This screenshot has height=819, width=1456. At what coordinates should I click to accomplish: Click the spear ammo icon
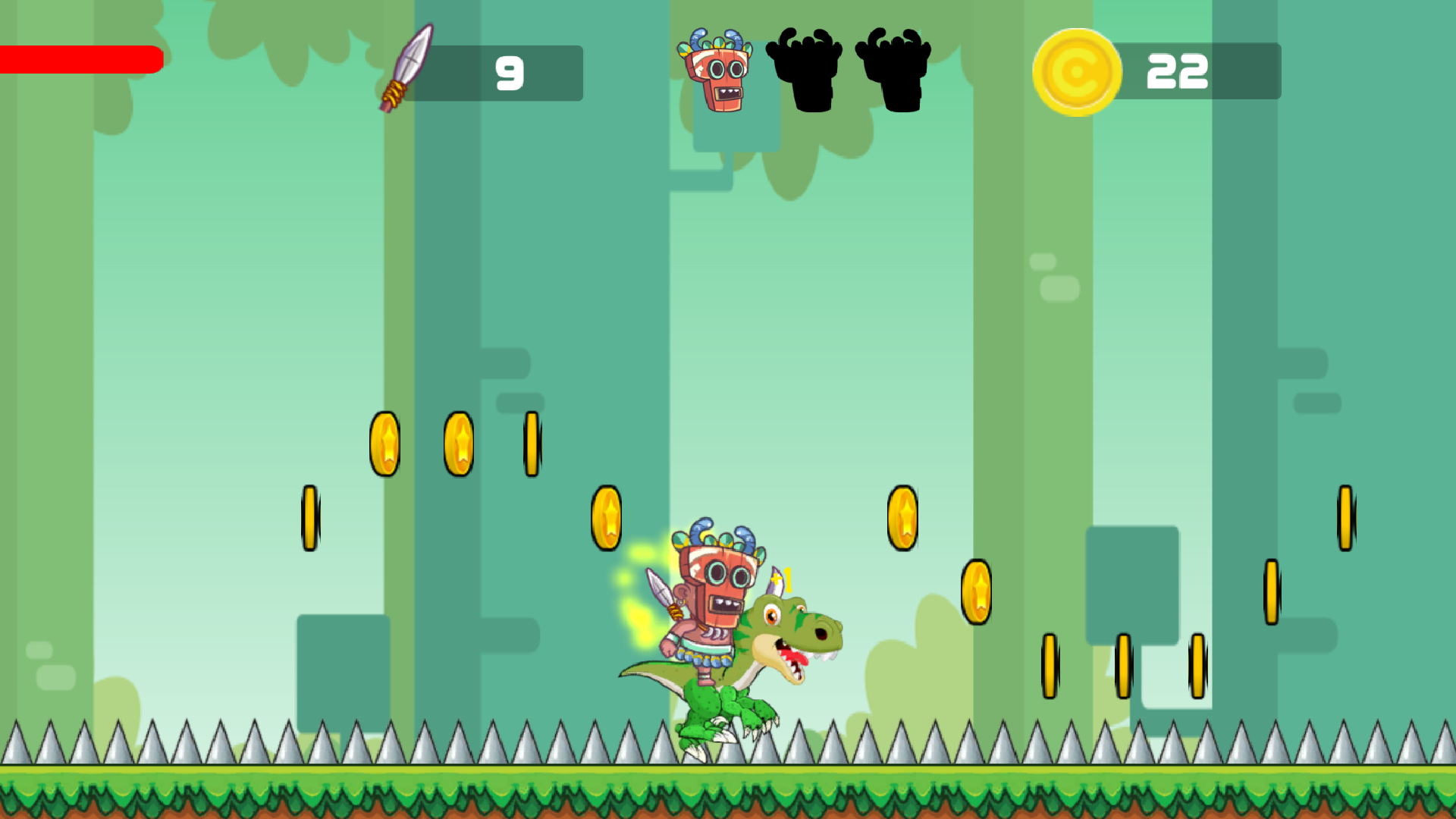pyautogui.click(x=406, y=72)
